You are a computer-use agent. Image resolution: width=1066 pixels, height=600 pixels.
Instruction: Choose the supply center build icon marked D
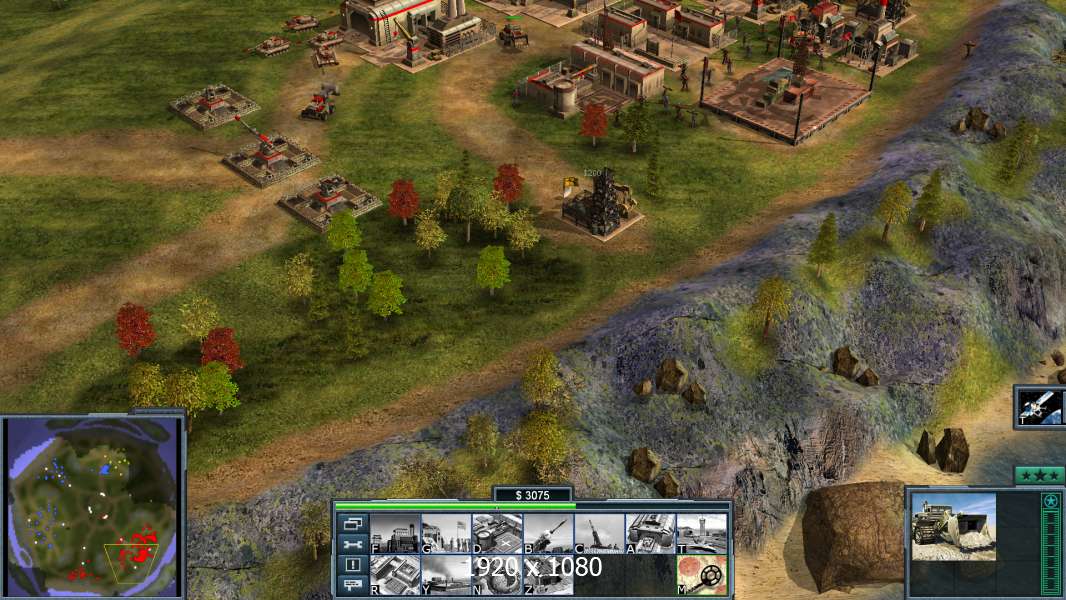[497, 533]
